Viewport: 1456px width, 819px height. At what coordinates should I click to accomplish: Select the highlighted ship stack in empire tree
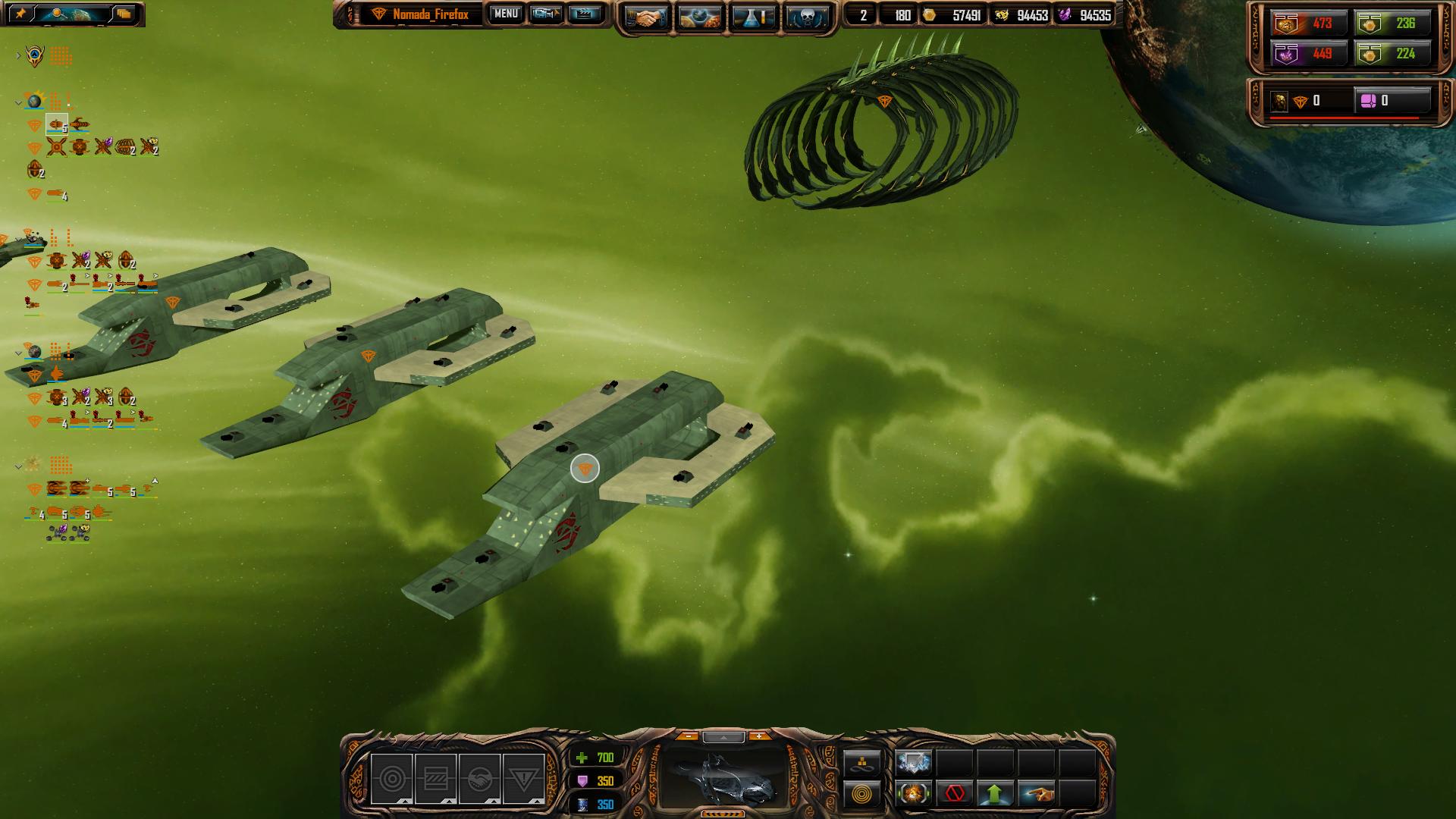(x=57, y=124)
